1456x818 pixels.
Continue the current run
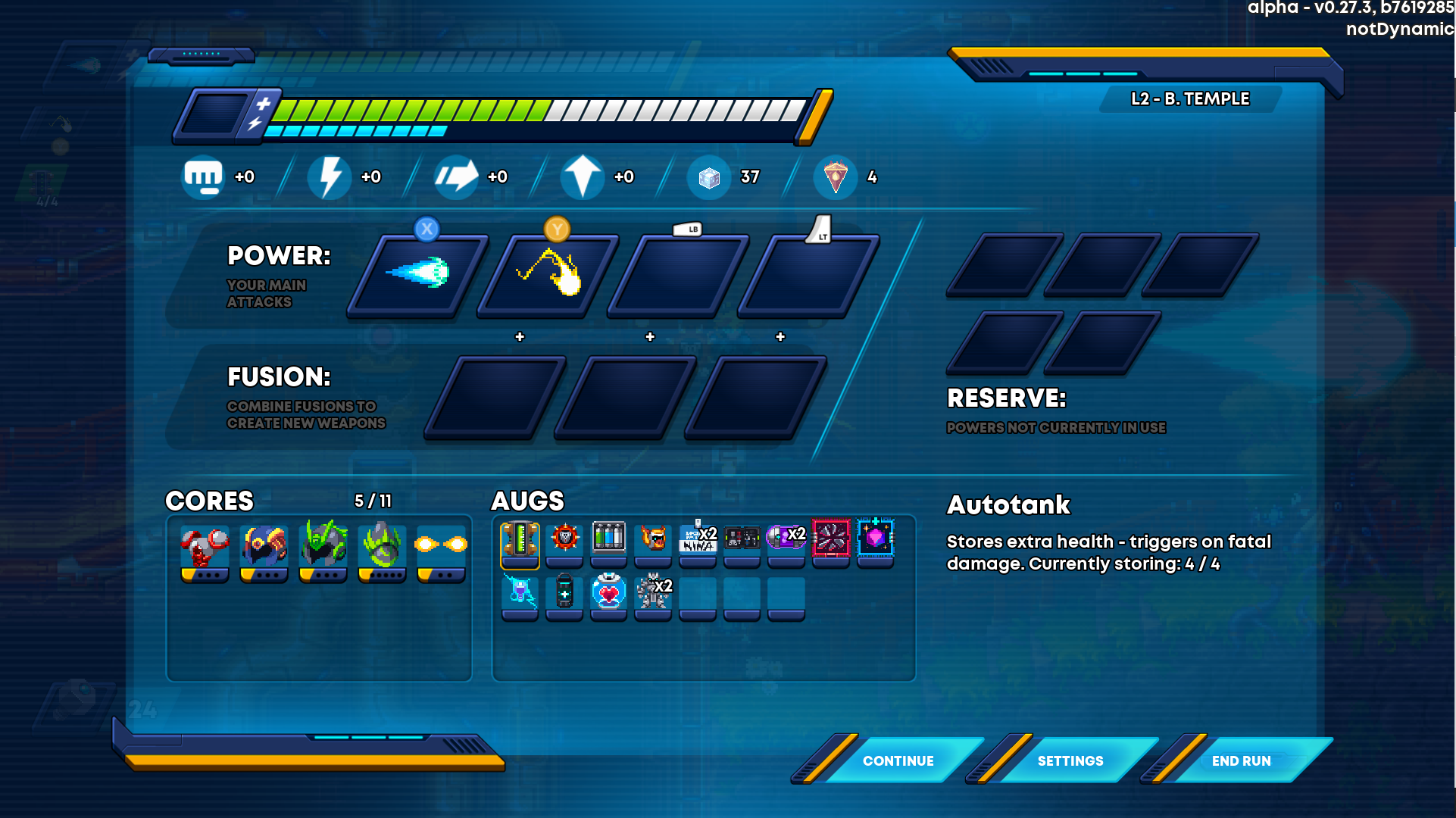pyautogui.click(x=898, y=760)
